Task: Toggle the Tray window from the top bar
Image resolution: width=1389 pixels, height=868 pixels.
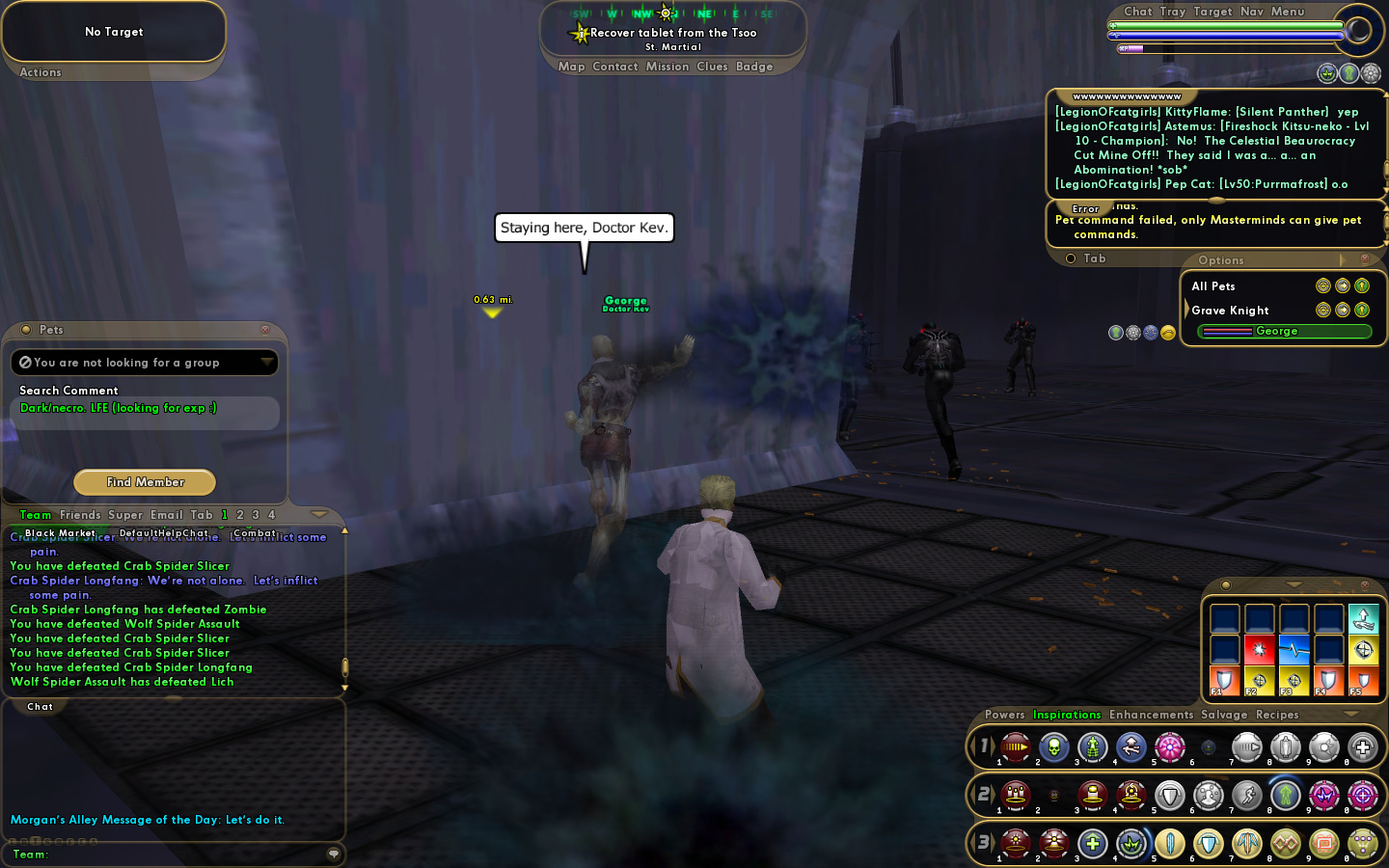Action: click(1172, 12)
